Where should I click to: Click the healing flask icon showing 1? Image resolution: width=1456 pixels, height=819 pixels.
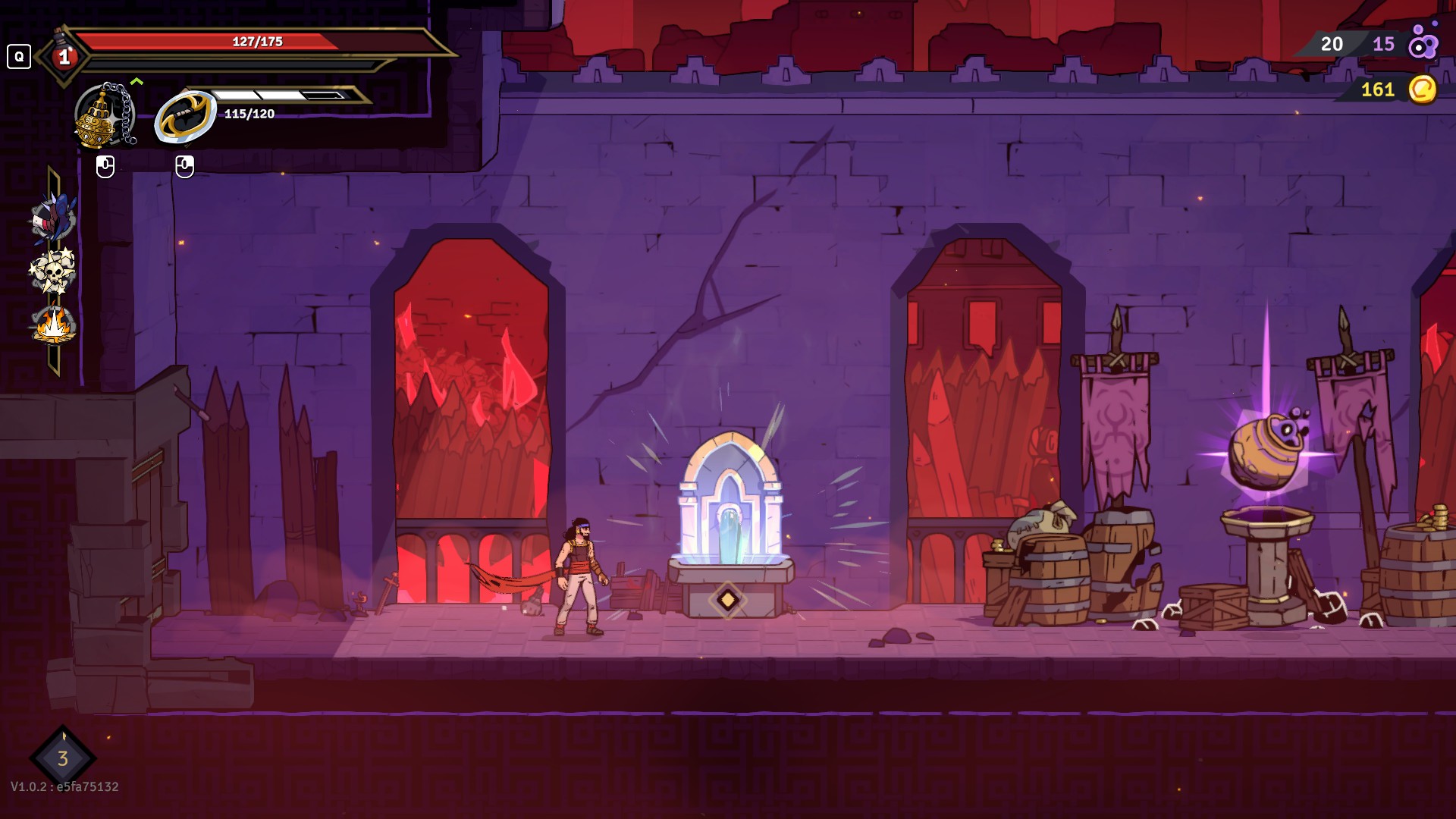click(x=64, y=56)
